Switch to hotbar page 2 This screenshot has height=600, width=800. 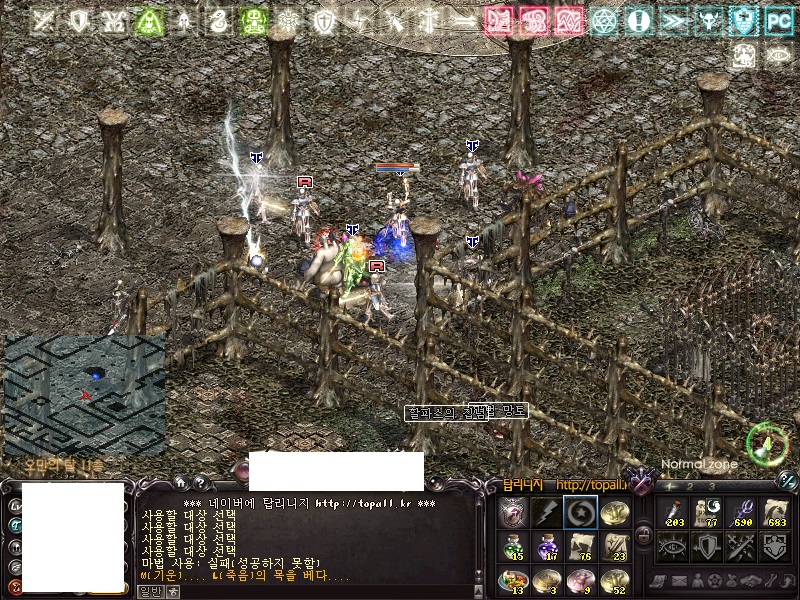691,486
